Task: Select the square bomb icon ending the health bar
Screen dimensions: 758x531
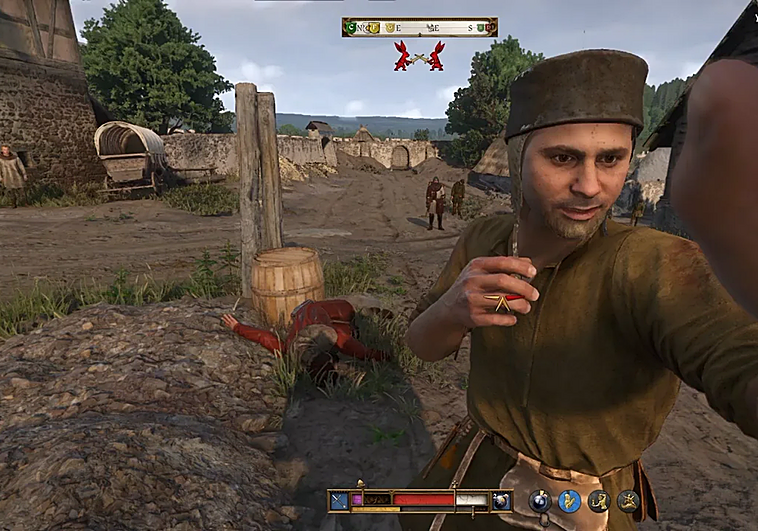Action: coord(501,500)
